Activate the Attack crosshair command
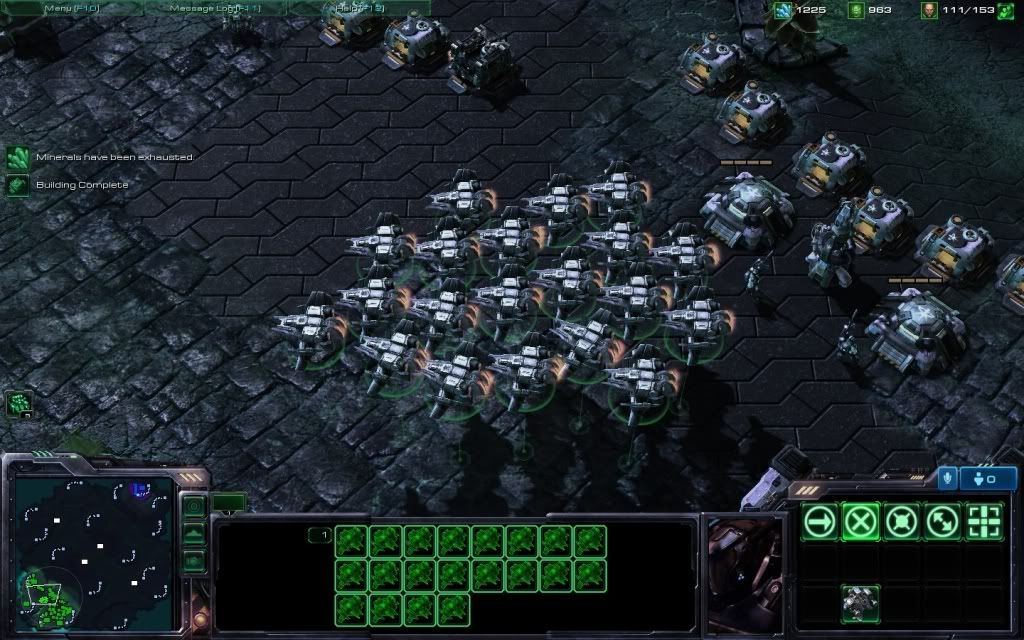This screenshot has height=640, width=1024. (x=984, y=521)
